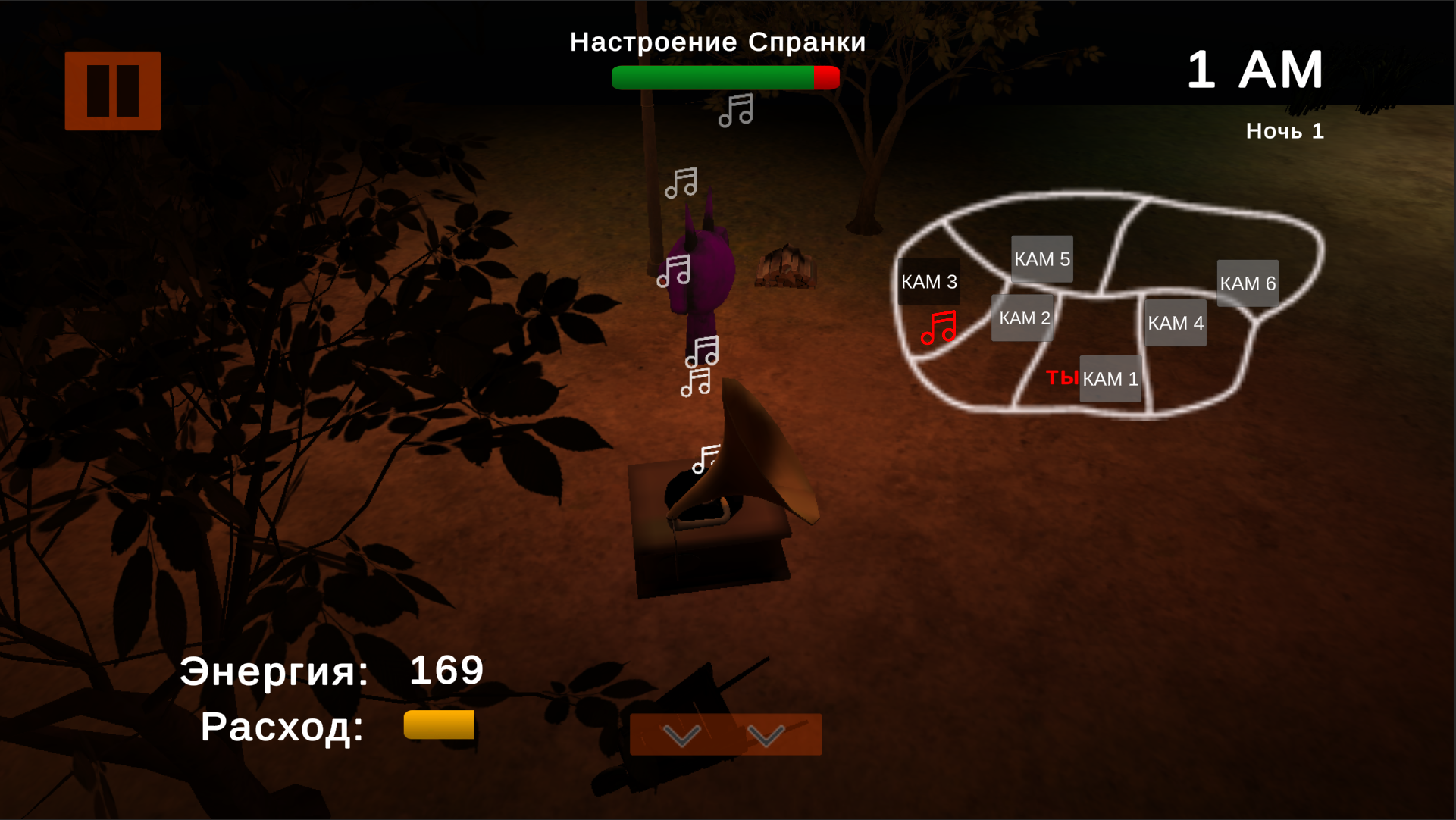Screen dimensions: 1456x820
Task: Select the КАМ 1 camera tab
Action: click(x=1110, y=378)
